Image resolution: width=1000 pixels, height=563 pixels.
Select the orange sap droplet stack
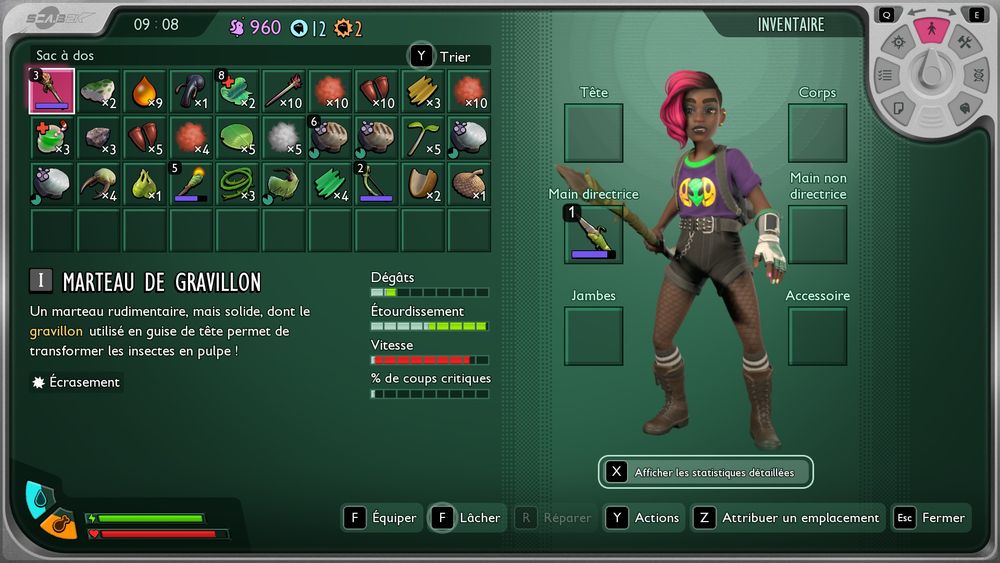coord(144,91)
